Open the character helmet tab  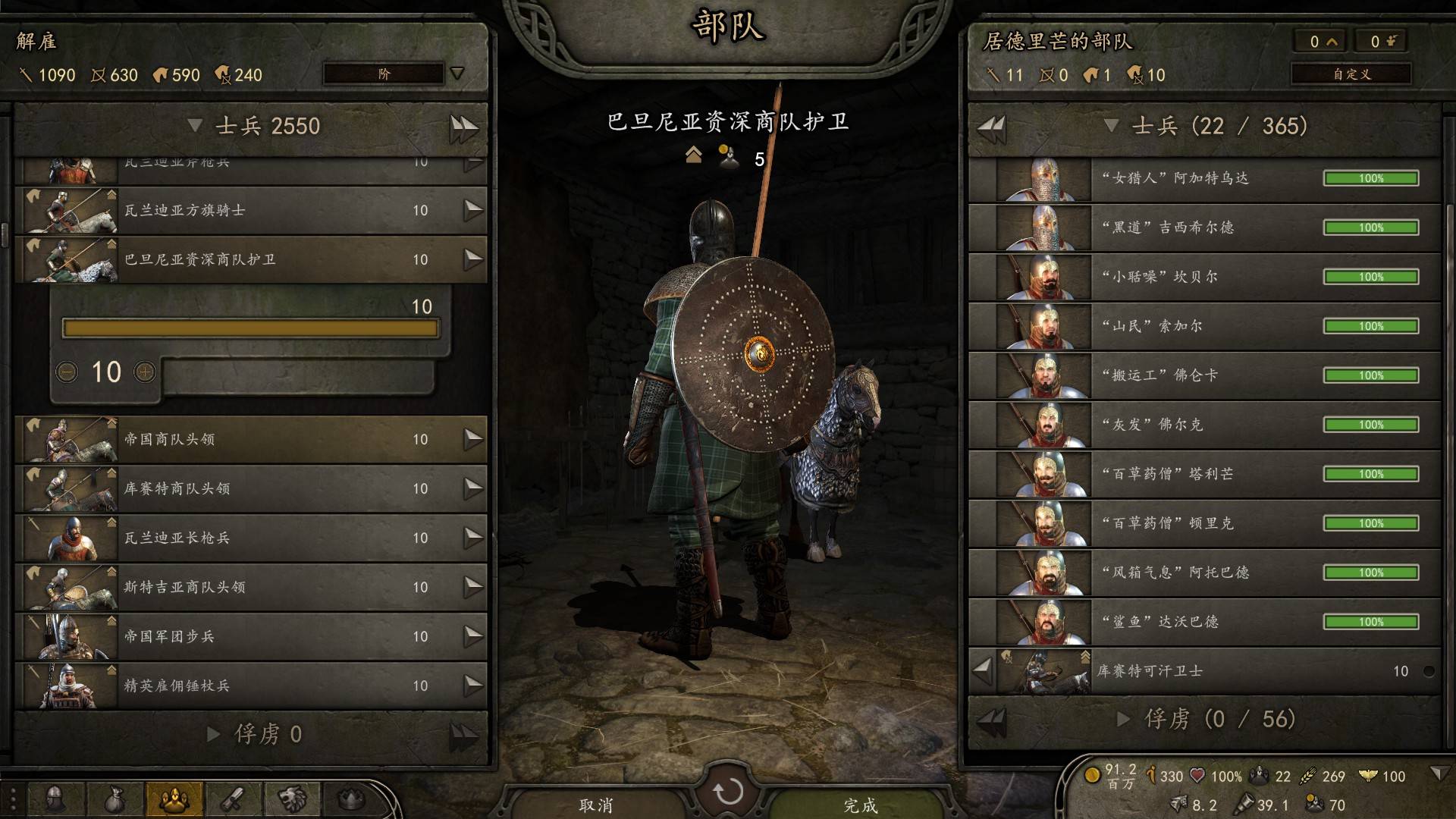coord(55,799)
